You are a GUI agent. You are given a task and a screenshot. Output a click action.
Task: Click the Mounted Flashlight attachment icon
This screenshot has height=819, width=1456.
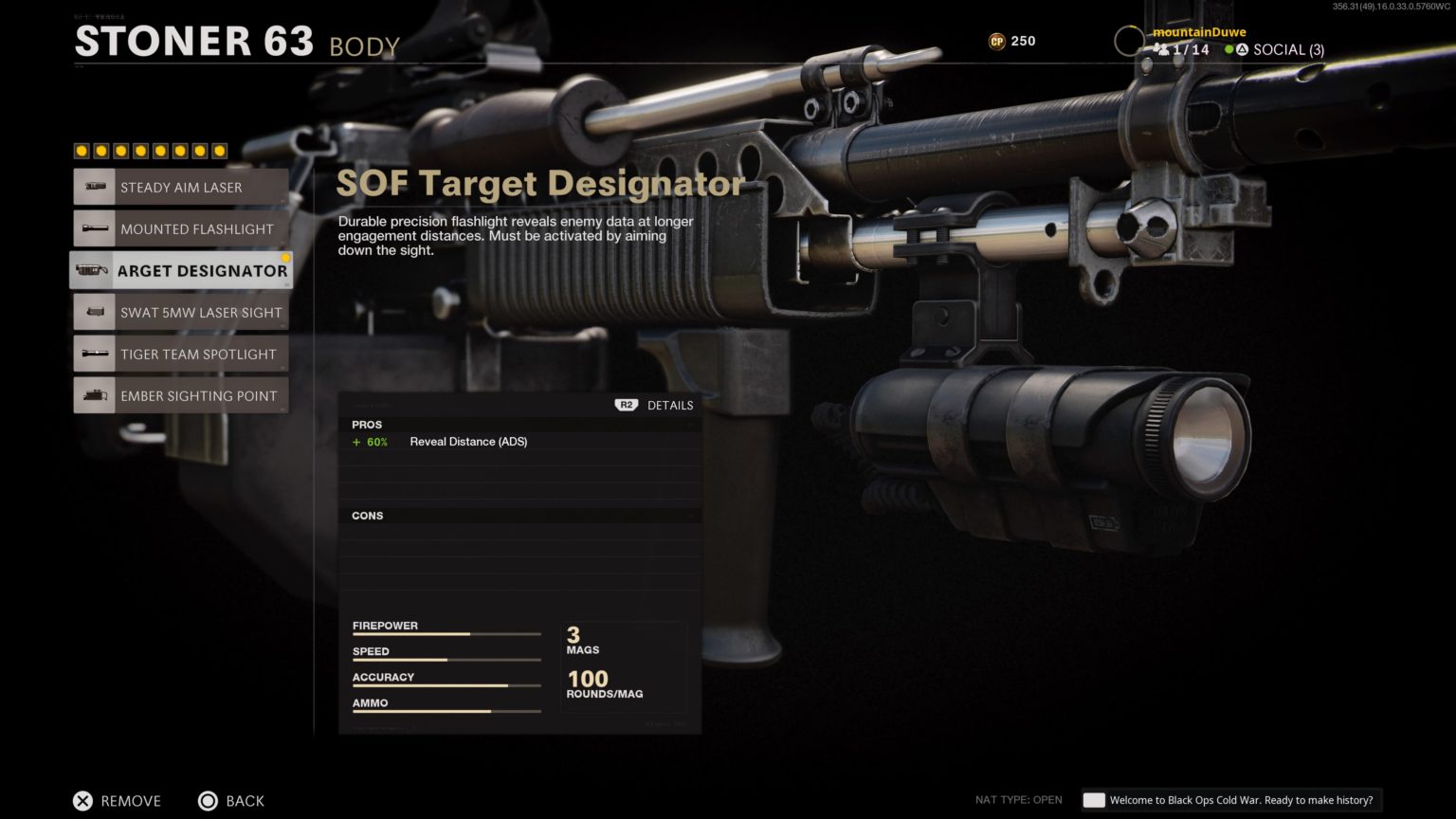(95, 228)
